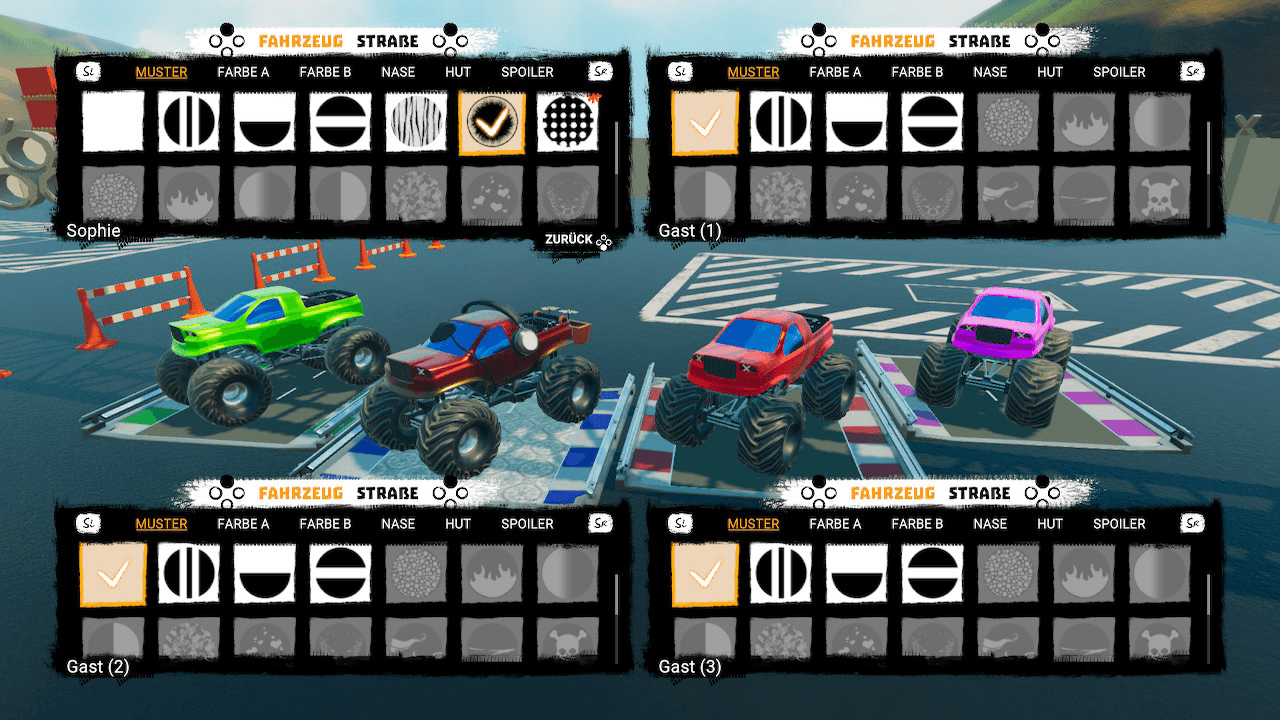This screenshot has width=1280, height=720.
Task: Switch to Farbe B in Gast (1)'s panel
Action: click(917, 72)
